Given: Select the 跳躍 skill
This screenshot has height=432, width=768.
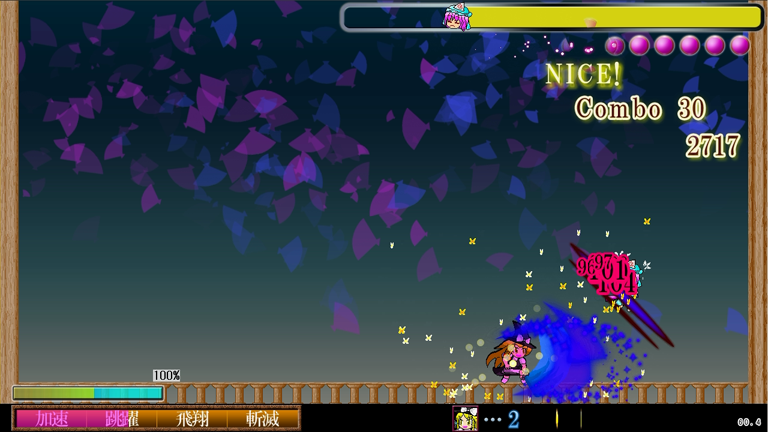Looking at the screenshot, I should (x=122, y=419).
